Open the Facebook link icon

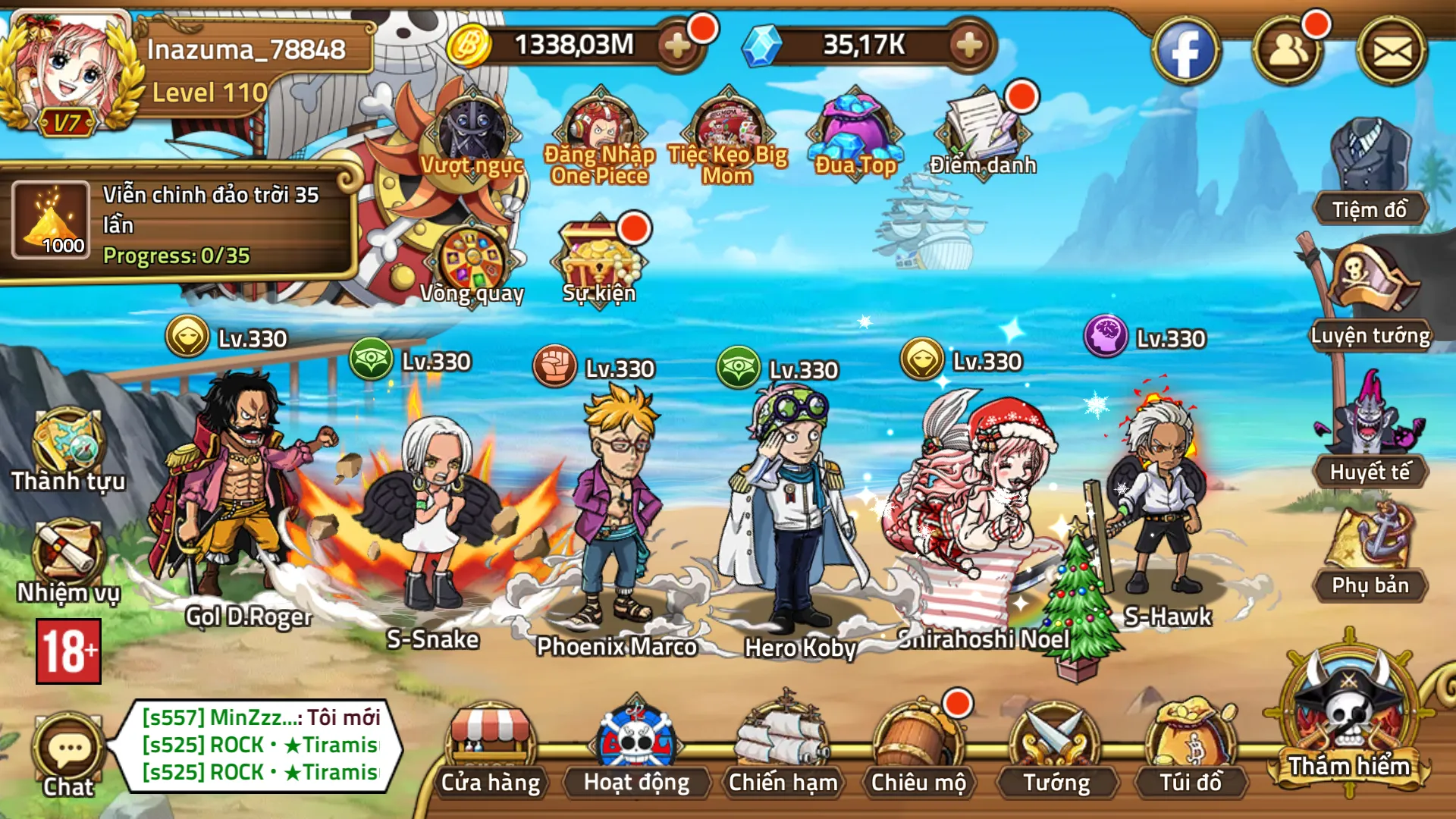(1185, 52)
